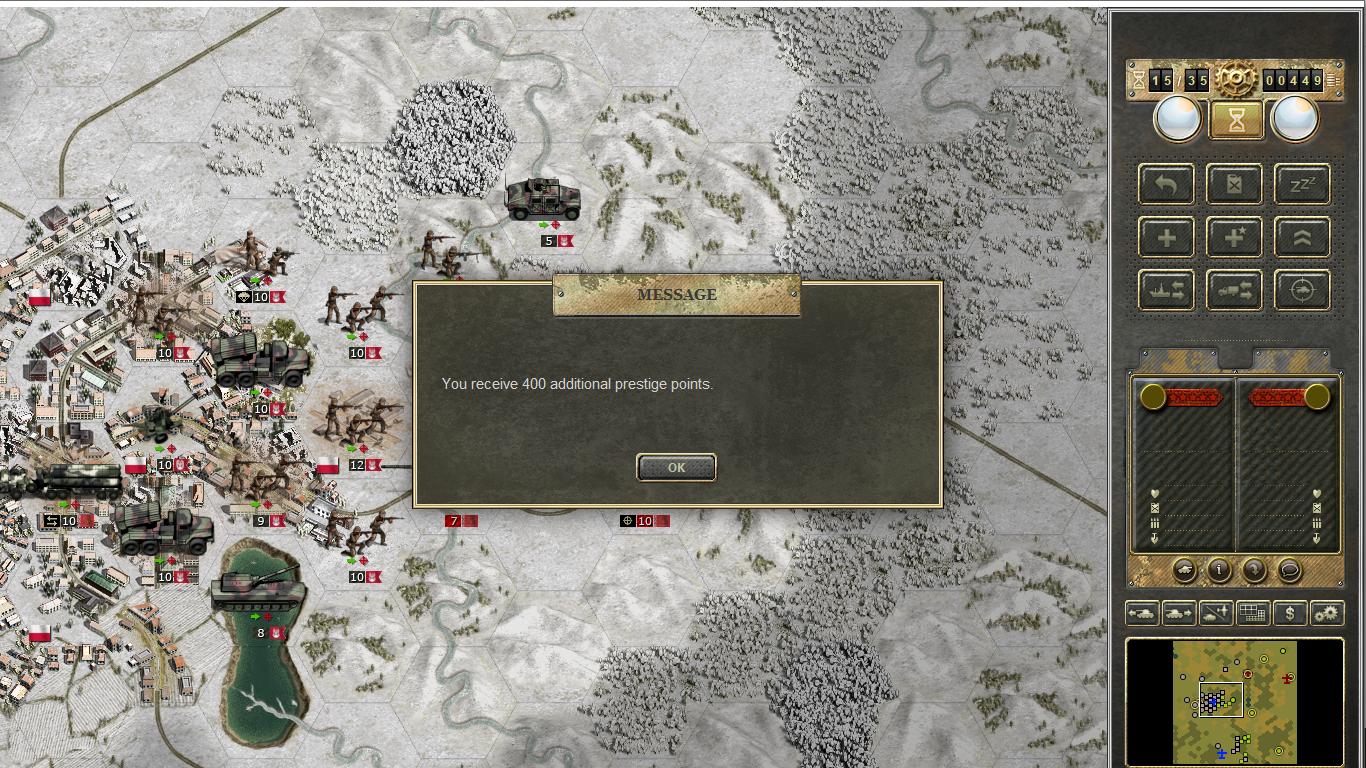Select the previous unit tank arrow button
The height and width of the screenshot is (768, 1366).
pos(1142,613)
